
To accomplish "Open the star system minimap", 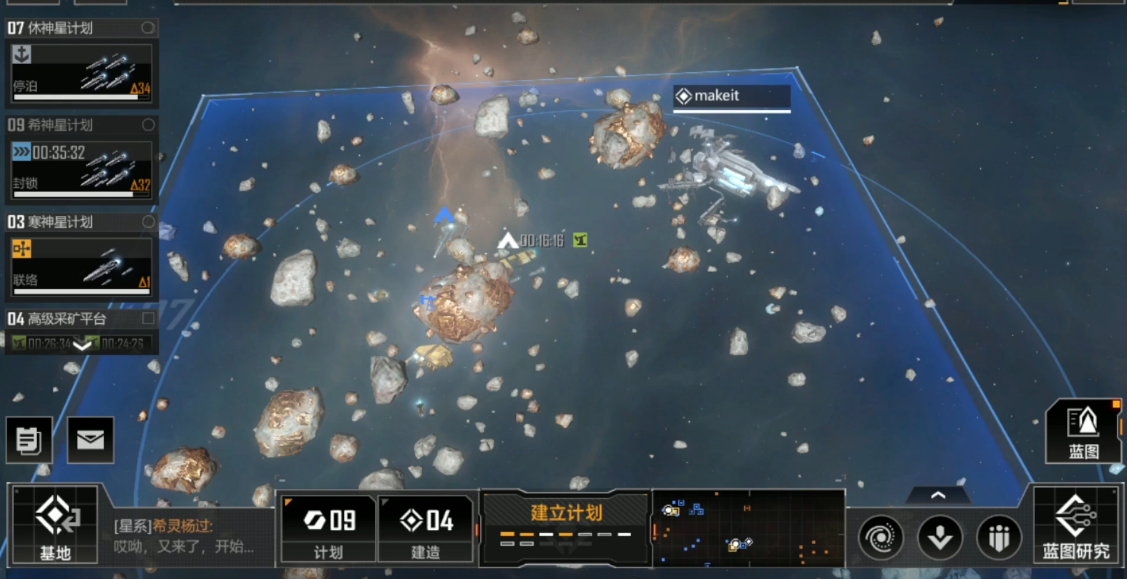I will click(x=747, y=526).
